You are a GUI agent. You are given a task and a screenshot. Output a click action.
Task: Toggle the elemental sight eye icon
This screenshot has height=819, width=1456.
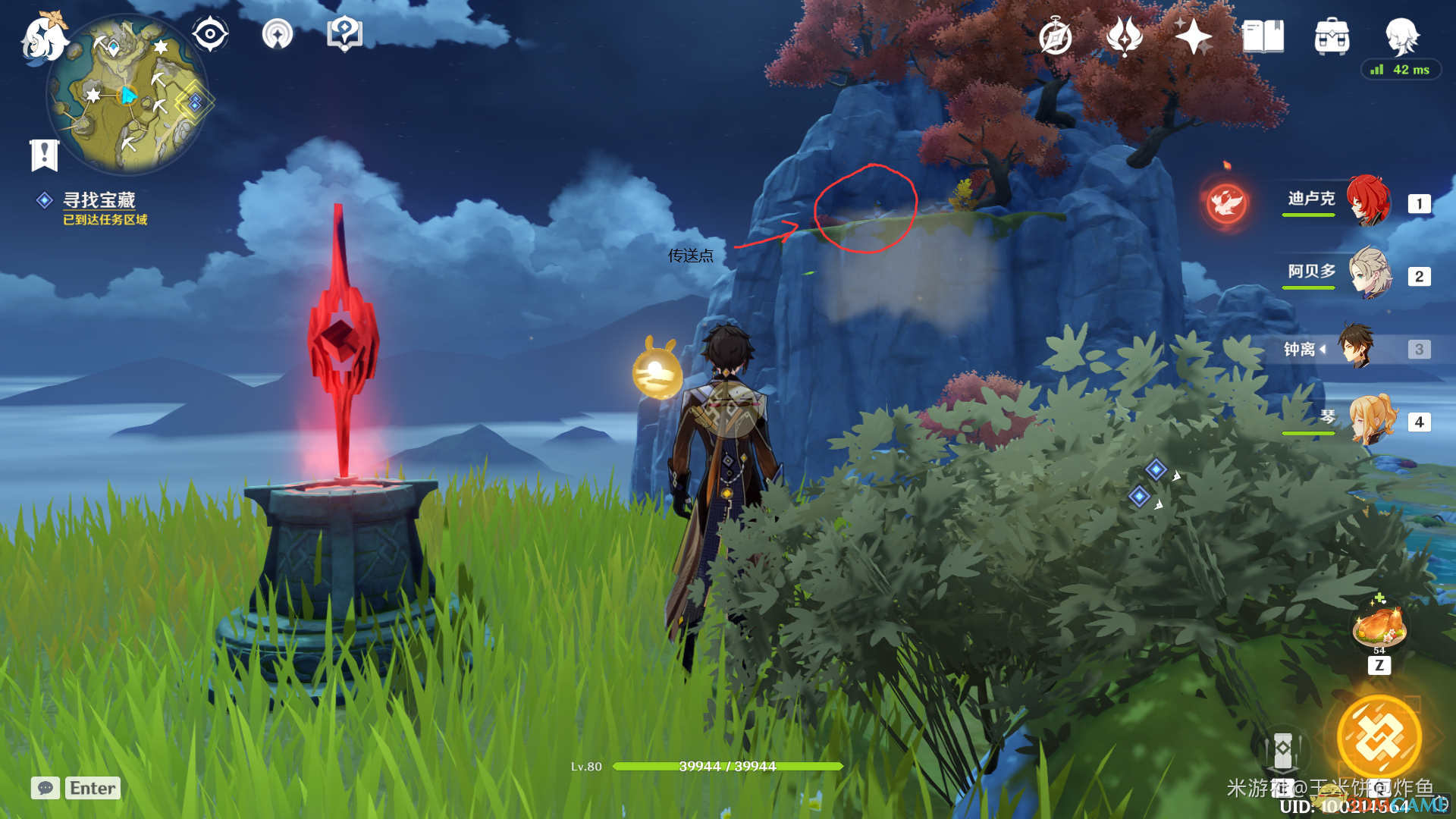(x=210, y=34)
